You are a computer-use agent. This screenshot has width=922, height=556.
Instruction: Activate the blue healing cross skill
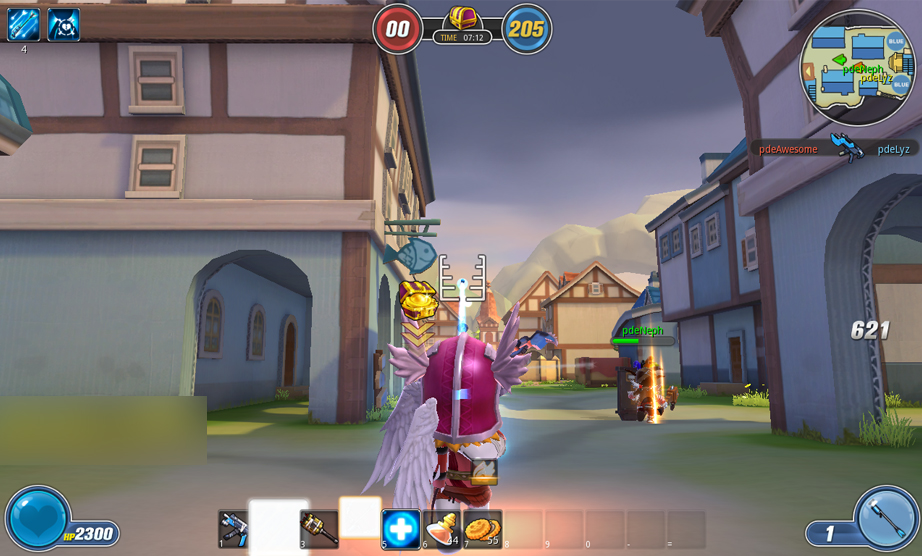(x=401, y=529)
